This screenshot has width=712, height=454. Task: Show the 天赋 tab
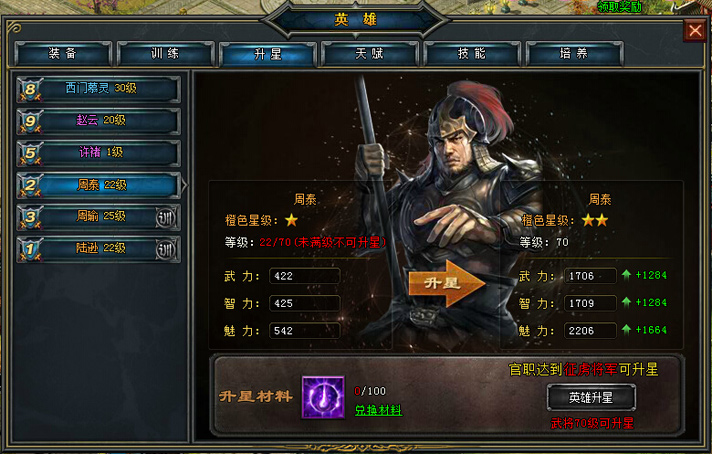(x=370, y=53)
